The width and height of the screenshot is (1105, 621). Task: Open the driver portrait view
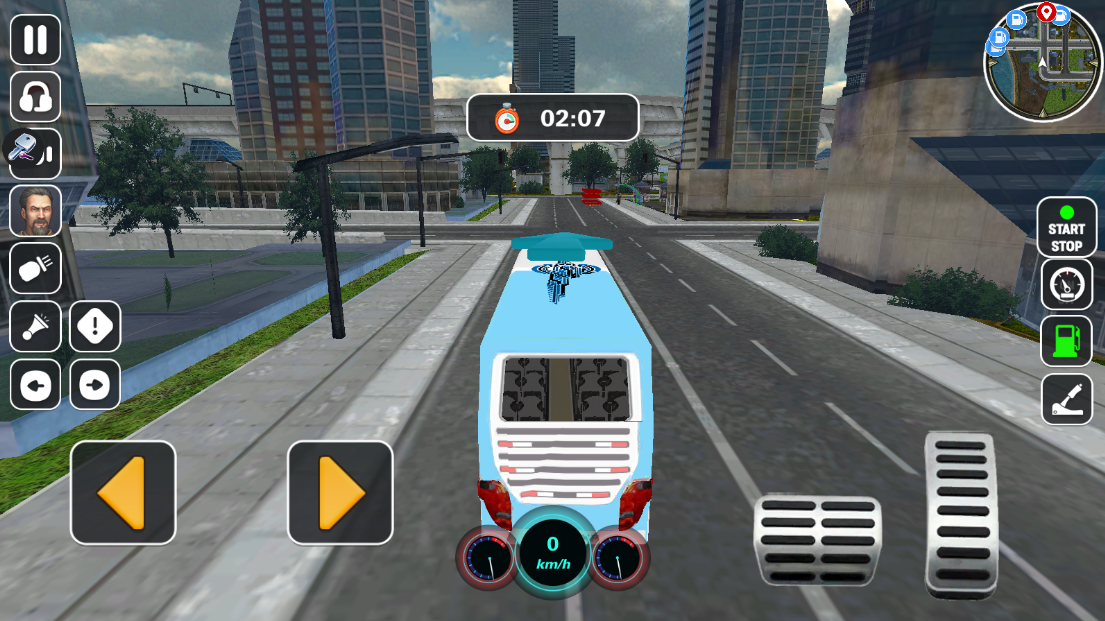coord(36,211)
